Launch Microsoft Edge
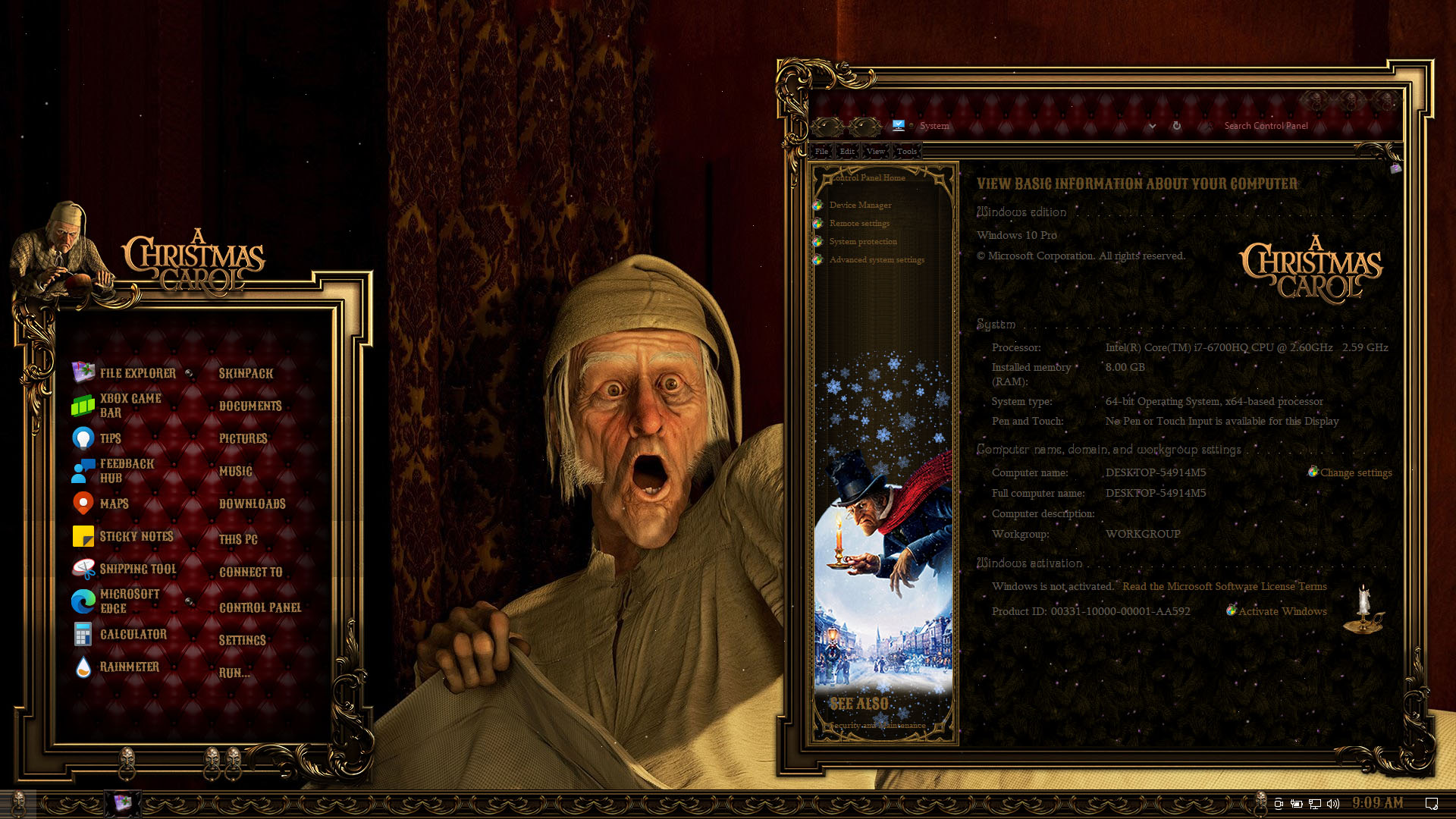This screenshot has height=819, width=1456. (129, 601)
